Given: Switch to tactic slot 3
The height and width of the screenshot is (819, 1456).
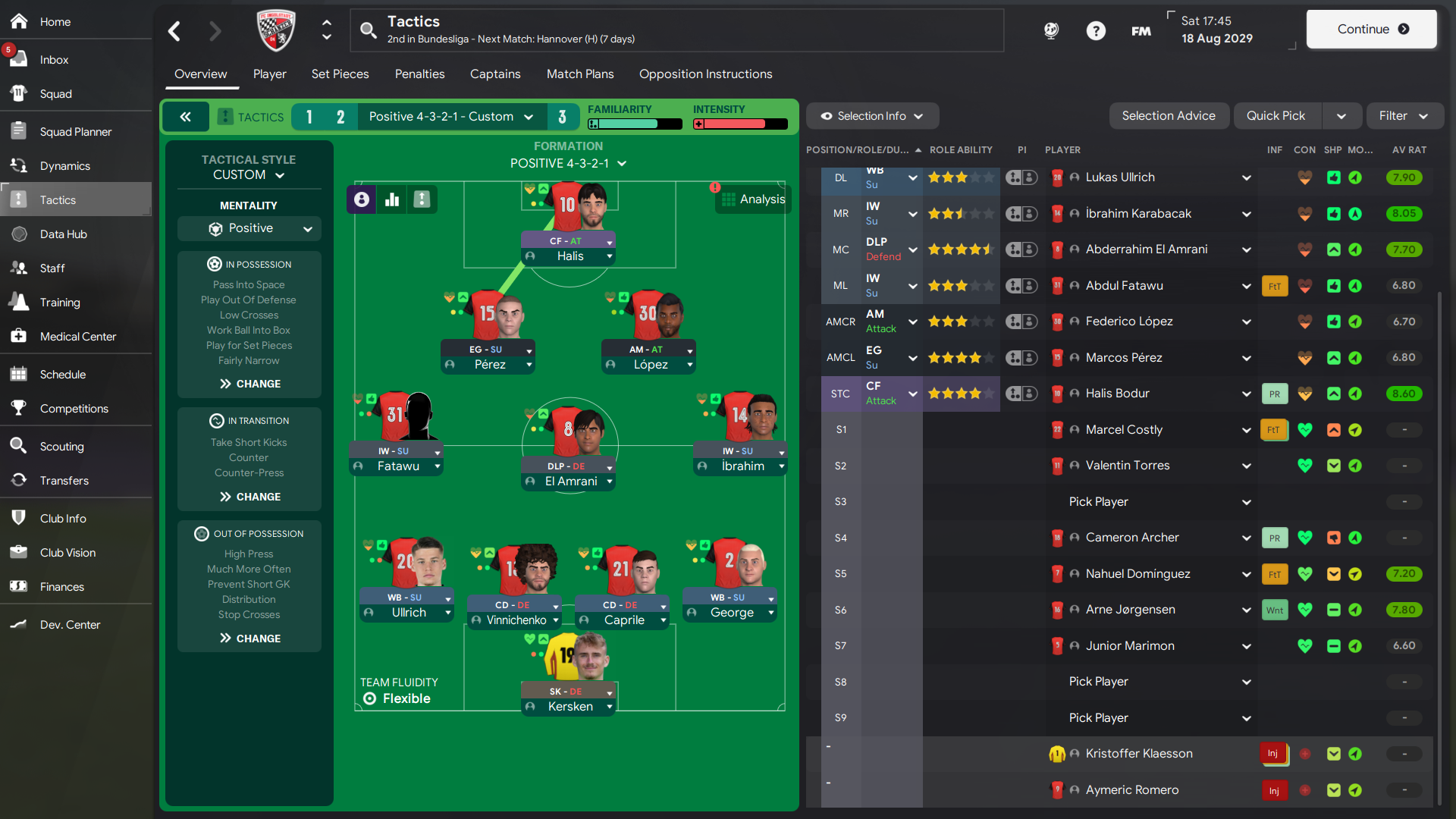Looking at the screenshot, I should pyautogui.click(x=563, y=117).
